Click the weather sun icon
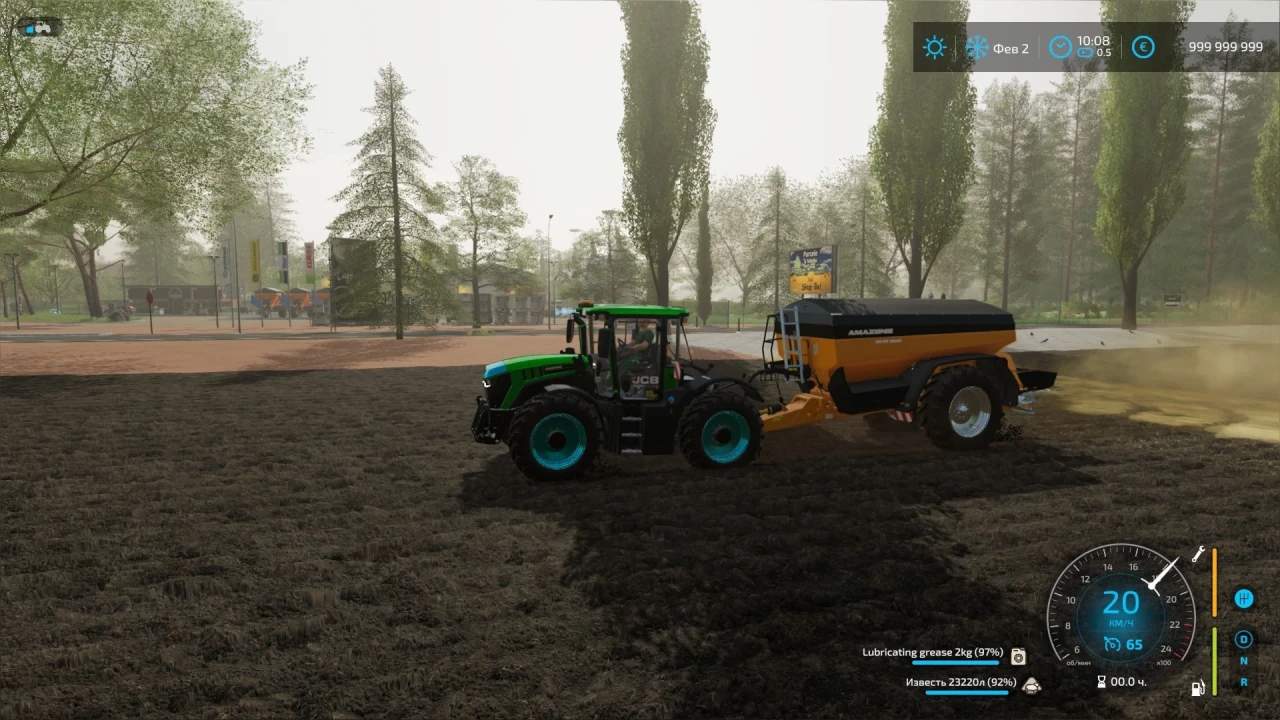 (934, 47)
